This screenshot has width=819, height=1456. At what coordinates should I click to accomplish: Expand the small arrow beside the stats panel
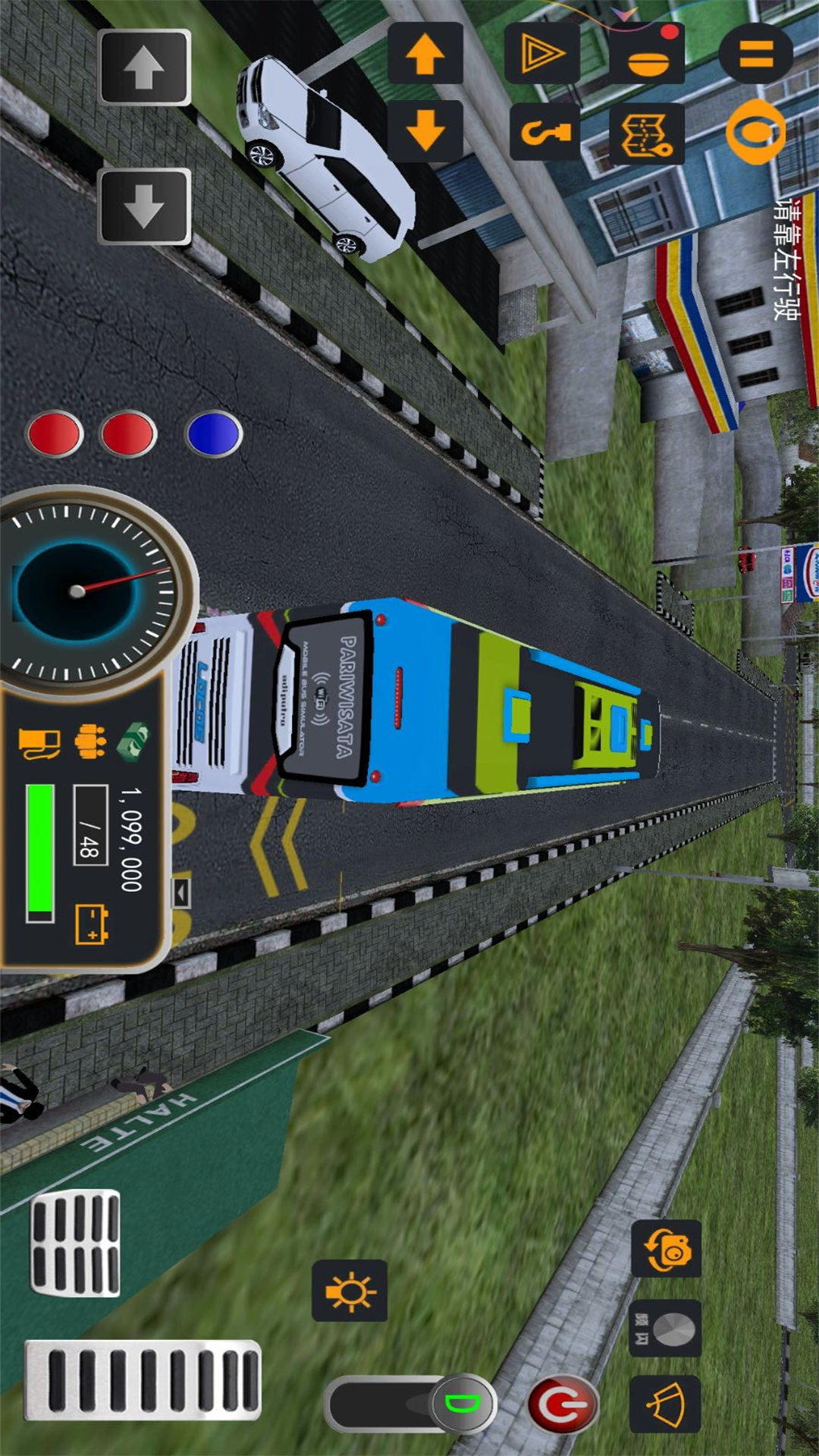(x=180, y=893)
